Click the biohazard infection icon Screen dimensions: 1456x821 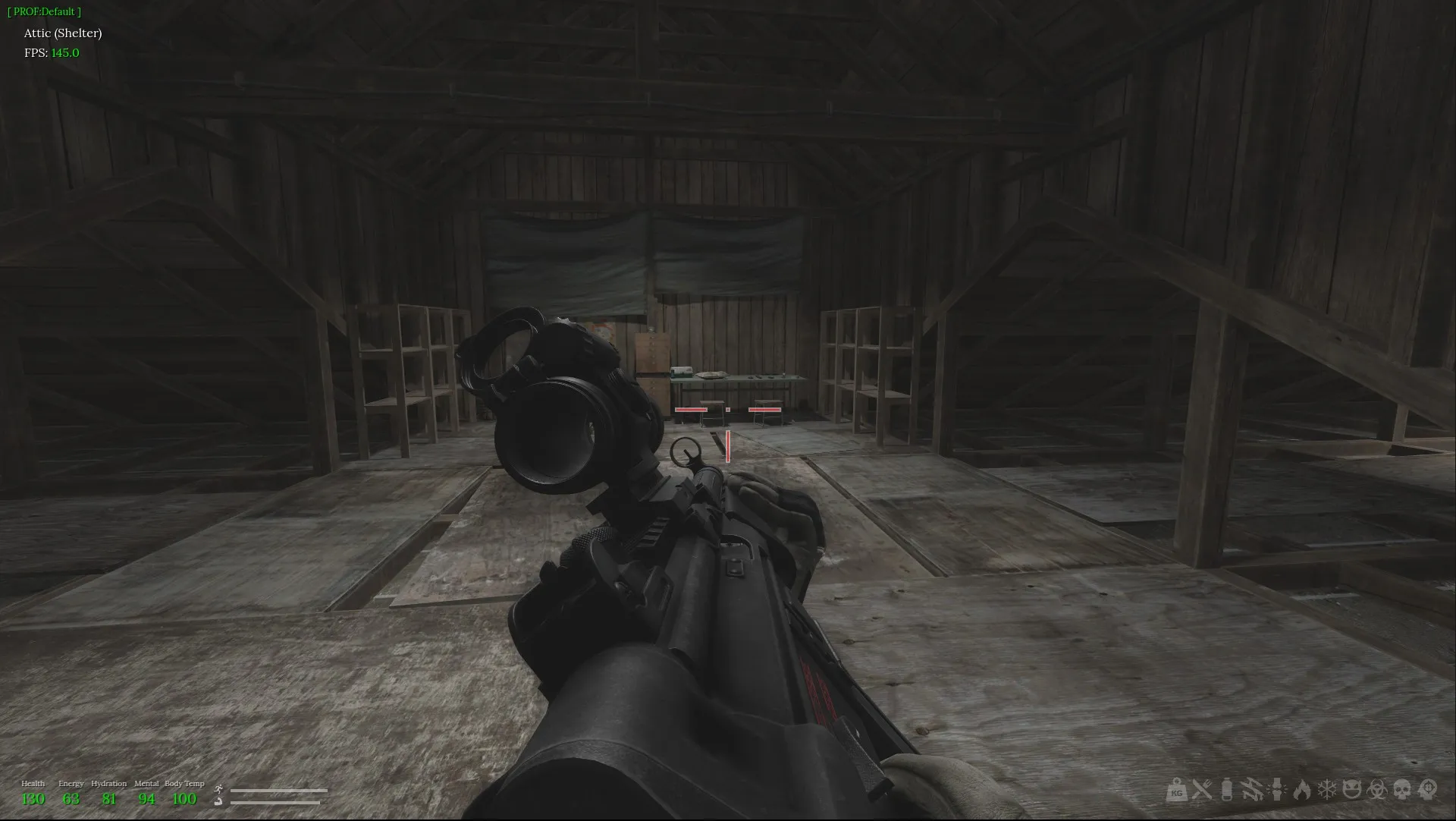pos(1376,792)
